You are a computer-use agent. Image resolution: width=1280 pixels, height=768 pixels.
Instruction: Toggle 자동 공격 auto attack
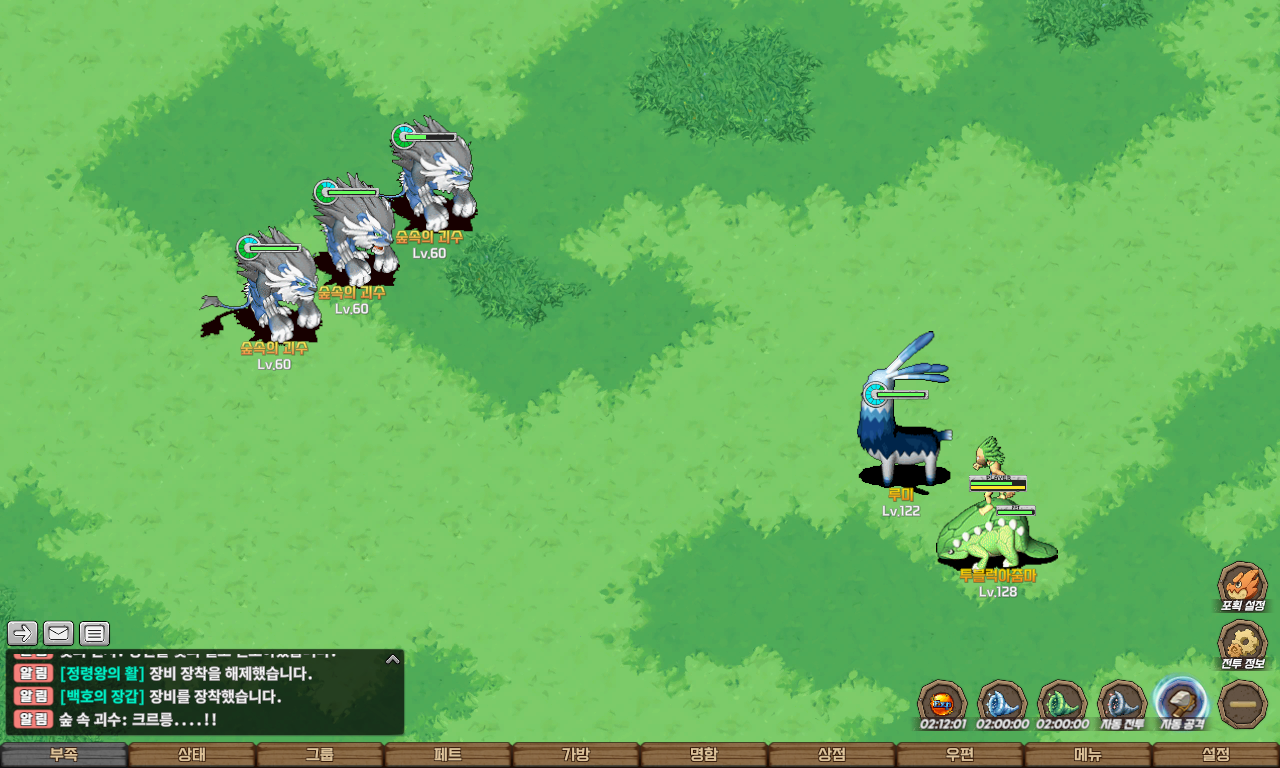[x=1181, y=702]
